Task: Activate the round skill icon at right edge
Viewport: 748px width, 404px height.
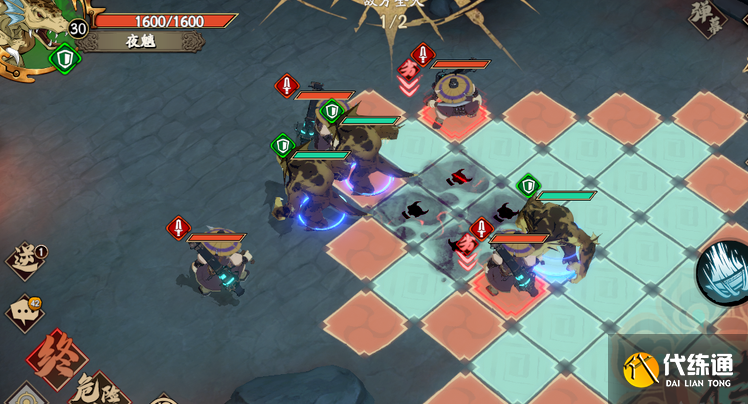Action: [724, 271]
